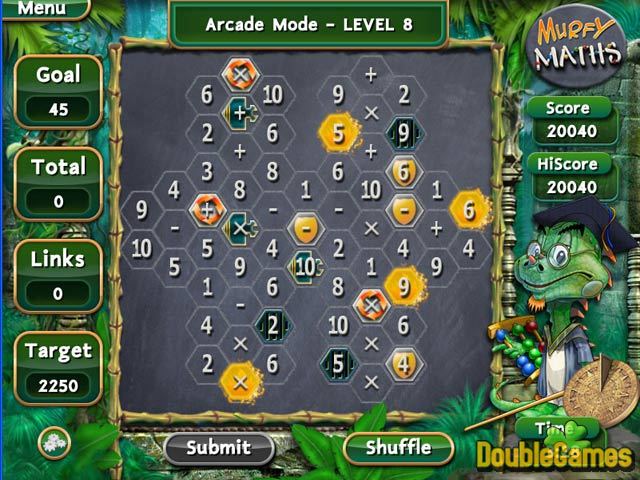Select the teal puzzle plus tile
The image size is (640, 480).
point(240,112)
